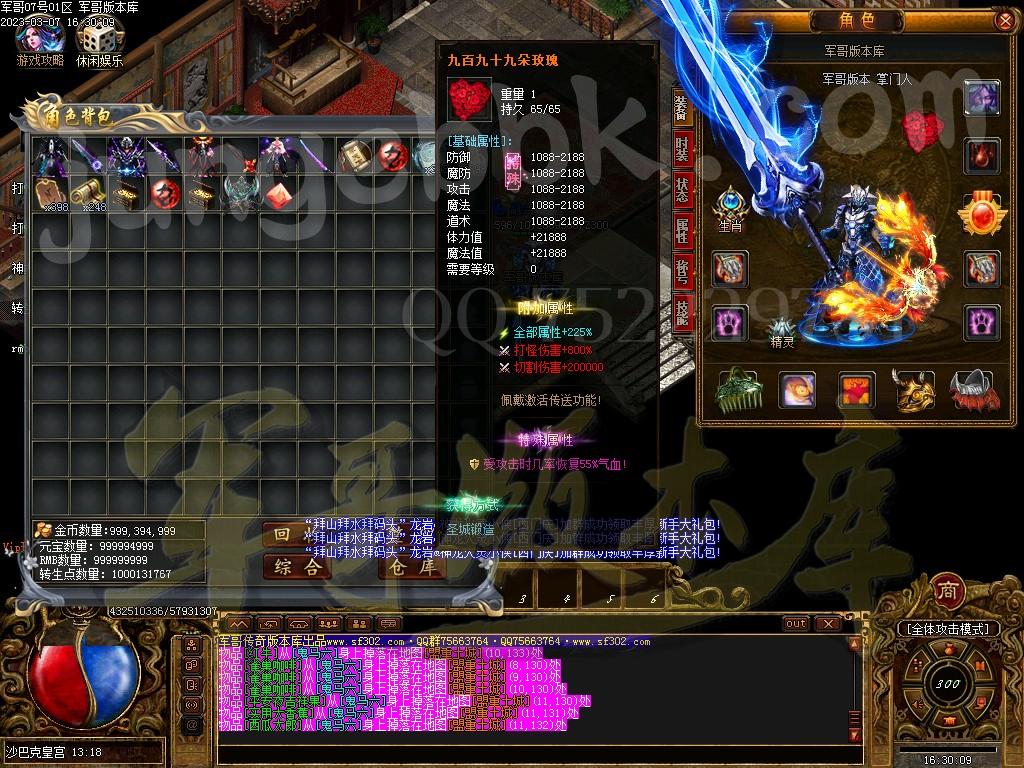
Task: Select the red-gem gold medal slot
Action: [x=980, y=213]
